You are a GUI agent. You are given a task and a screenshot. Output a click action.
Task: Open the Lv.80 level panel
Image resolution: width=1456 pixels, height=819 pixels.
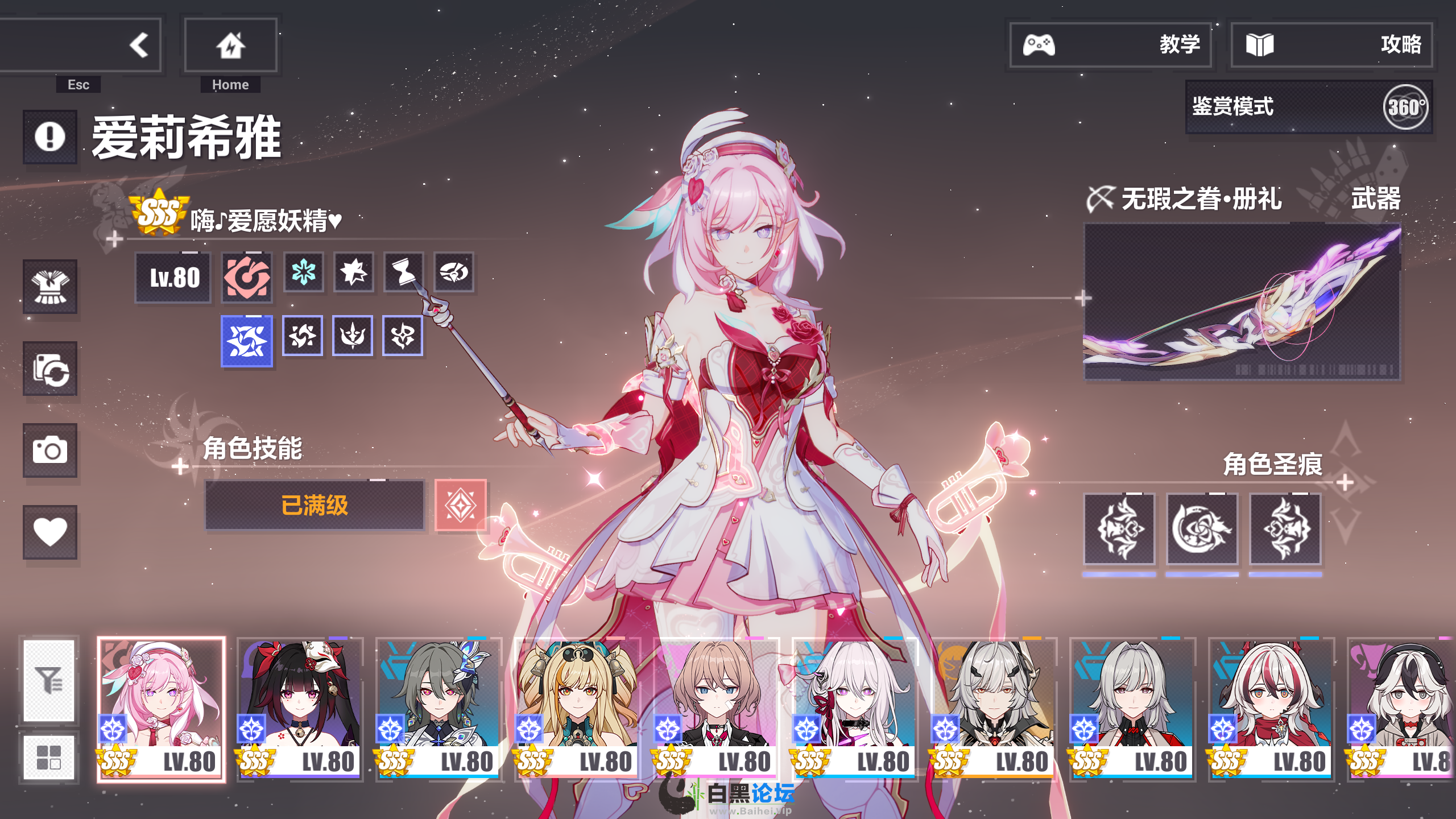(173, 278)
